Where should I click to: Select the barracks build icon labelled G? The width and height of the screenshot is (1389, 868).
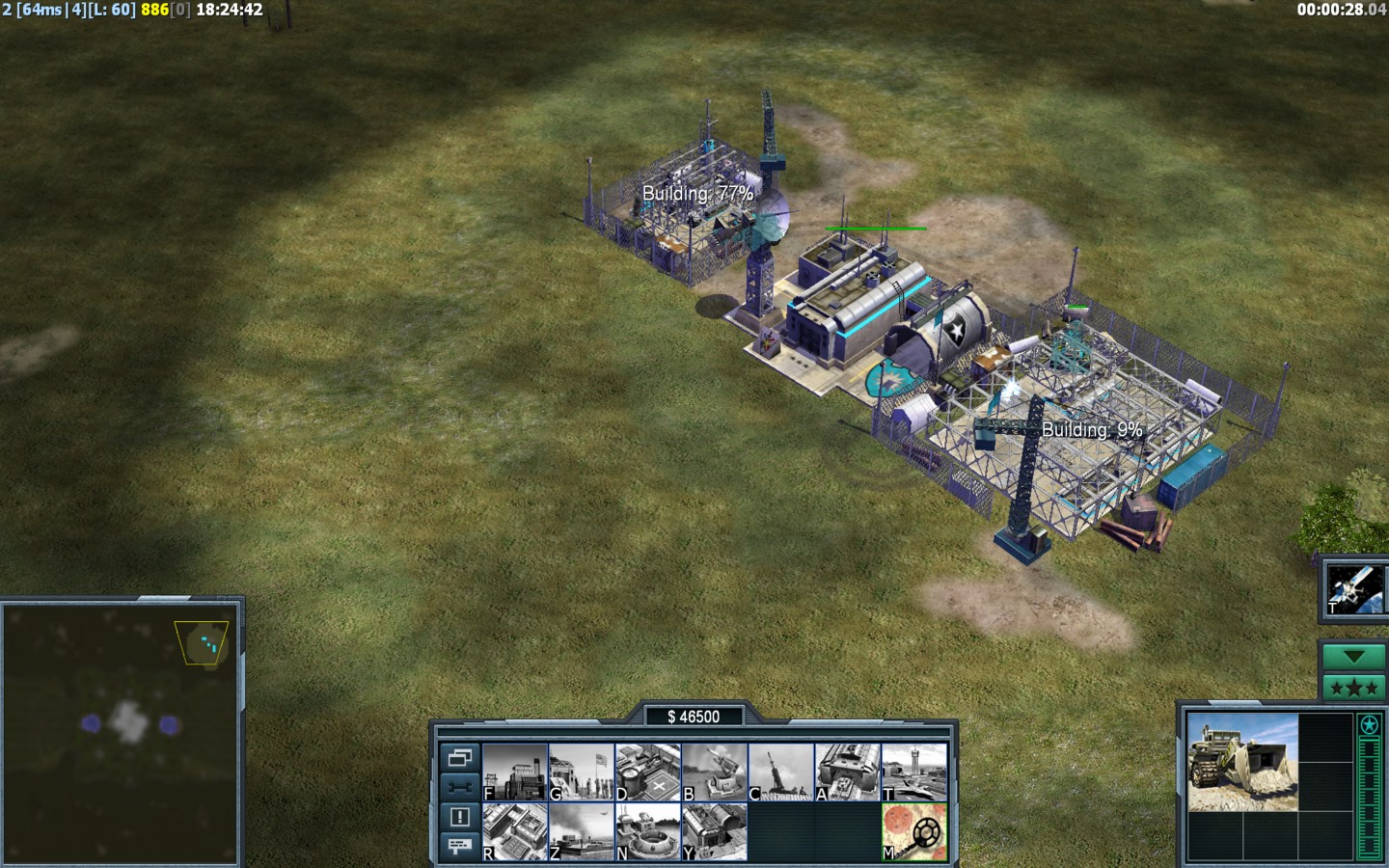(x=582, y=772)
